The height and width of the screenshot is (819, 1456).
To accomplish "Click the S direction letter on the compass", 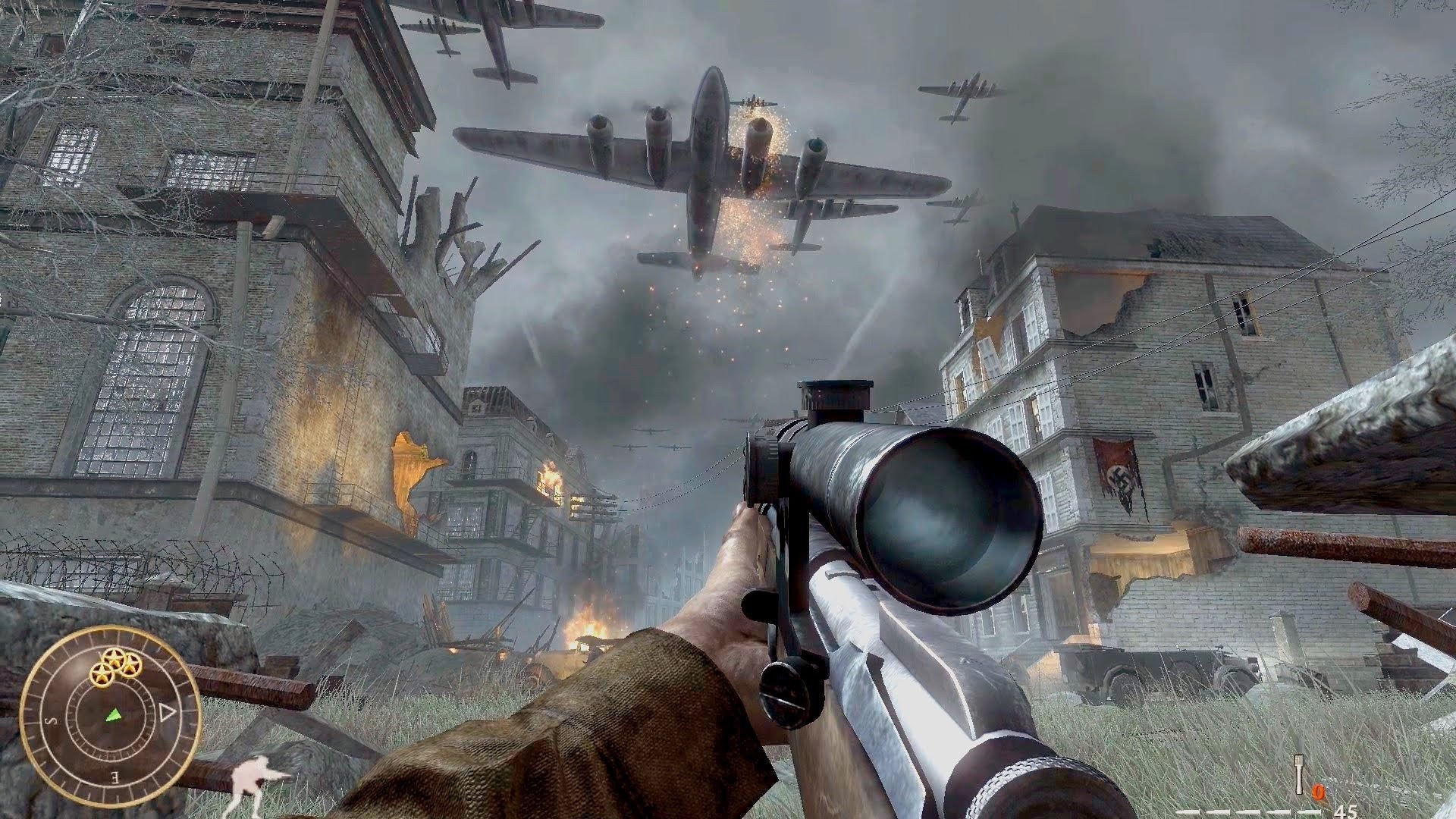I will click(x=49, y=721).
